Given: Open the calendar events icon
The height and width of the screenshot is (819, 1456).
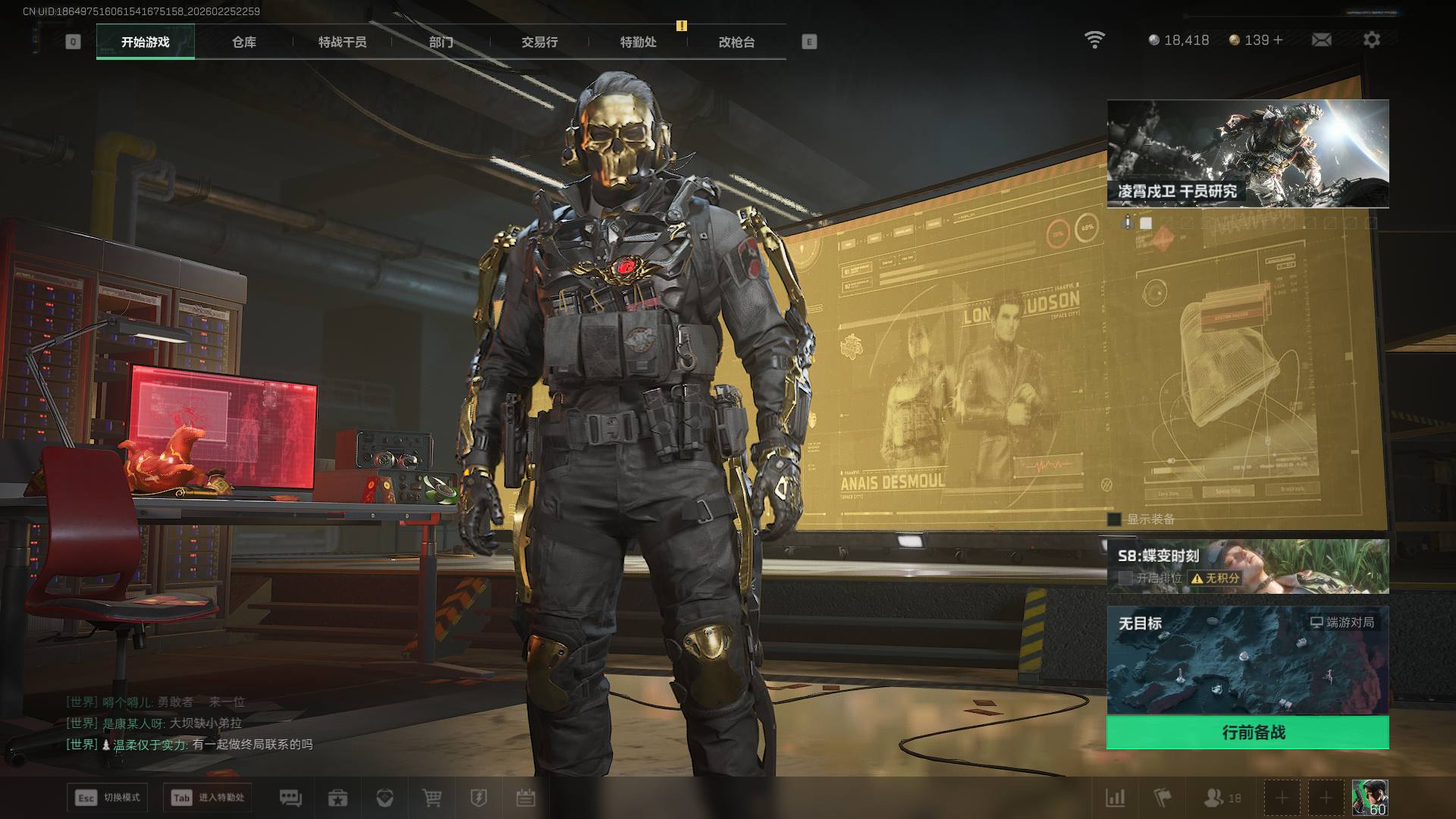Looking at the screenshot, I should point(526,798).
